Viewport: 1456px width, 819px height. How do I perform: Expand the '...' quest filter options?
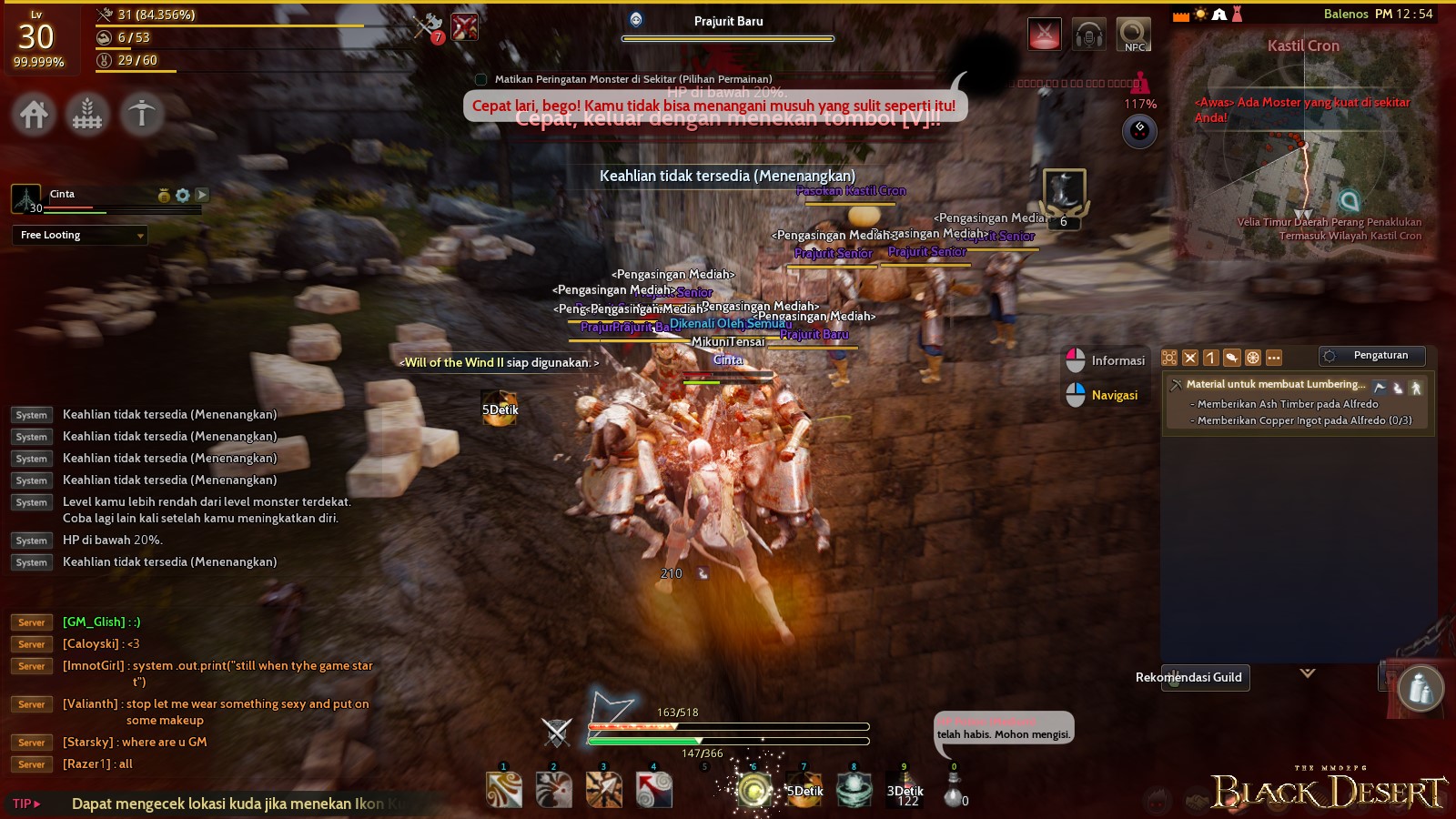pos(1273,358)
